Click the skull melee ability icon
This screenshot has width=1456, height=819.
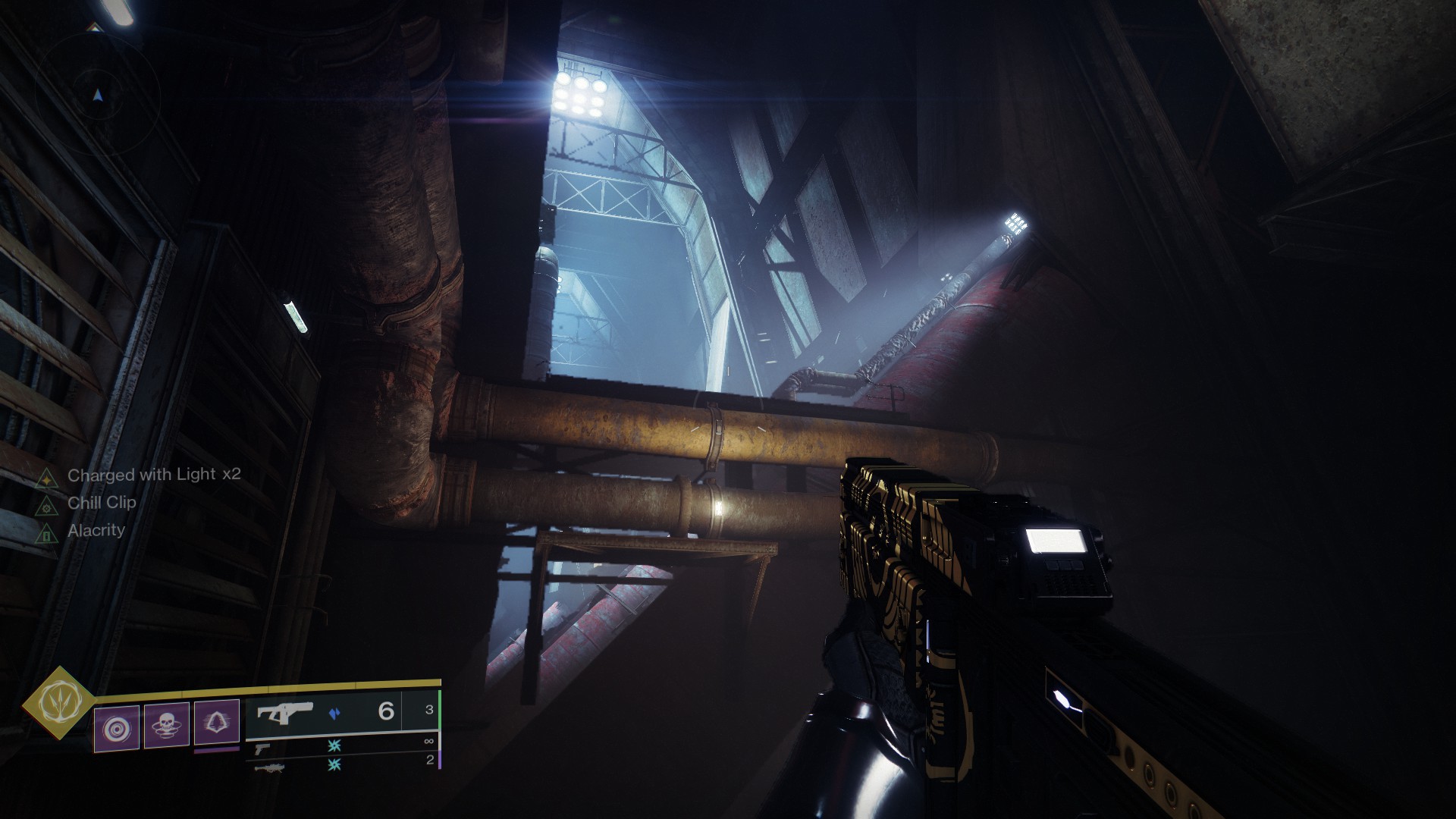167,726
